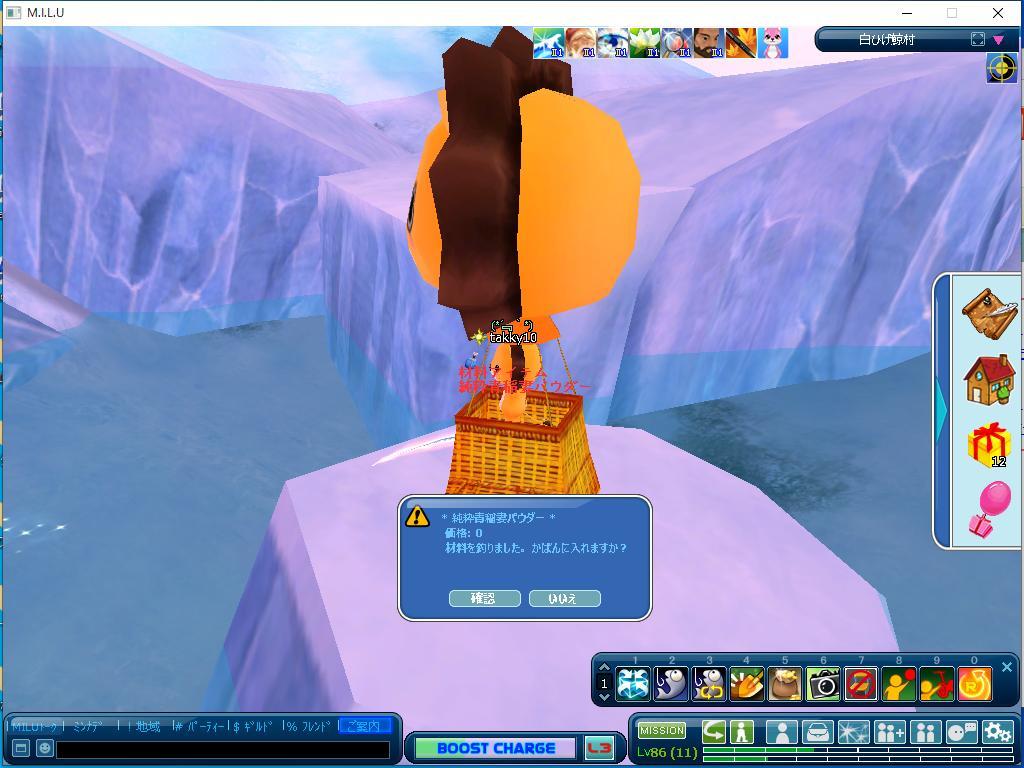Open the settings gears menu

[997, 732]
